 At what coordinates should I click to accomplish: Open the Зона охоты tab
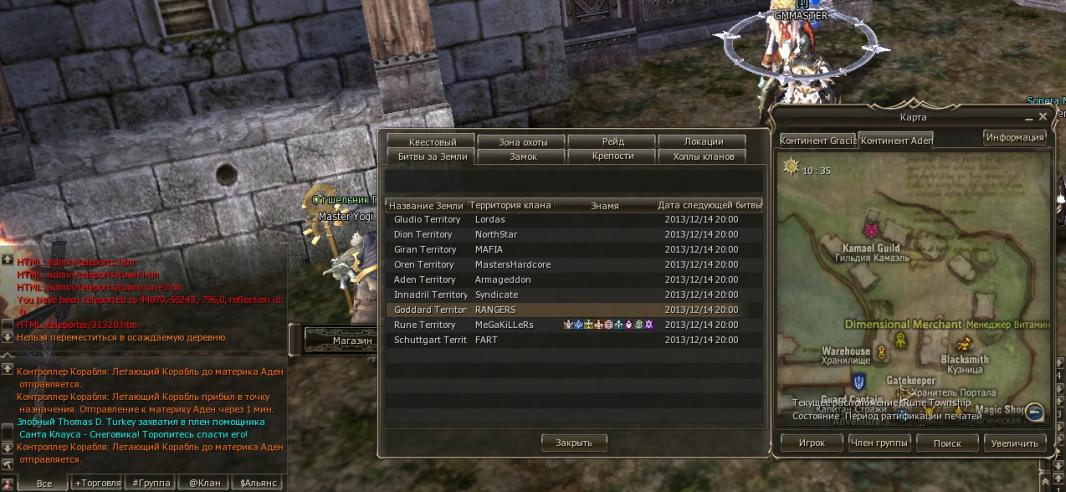click(520, 142)
